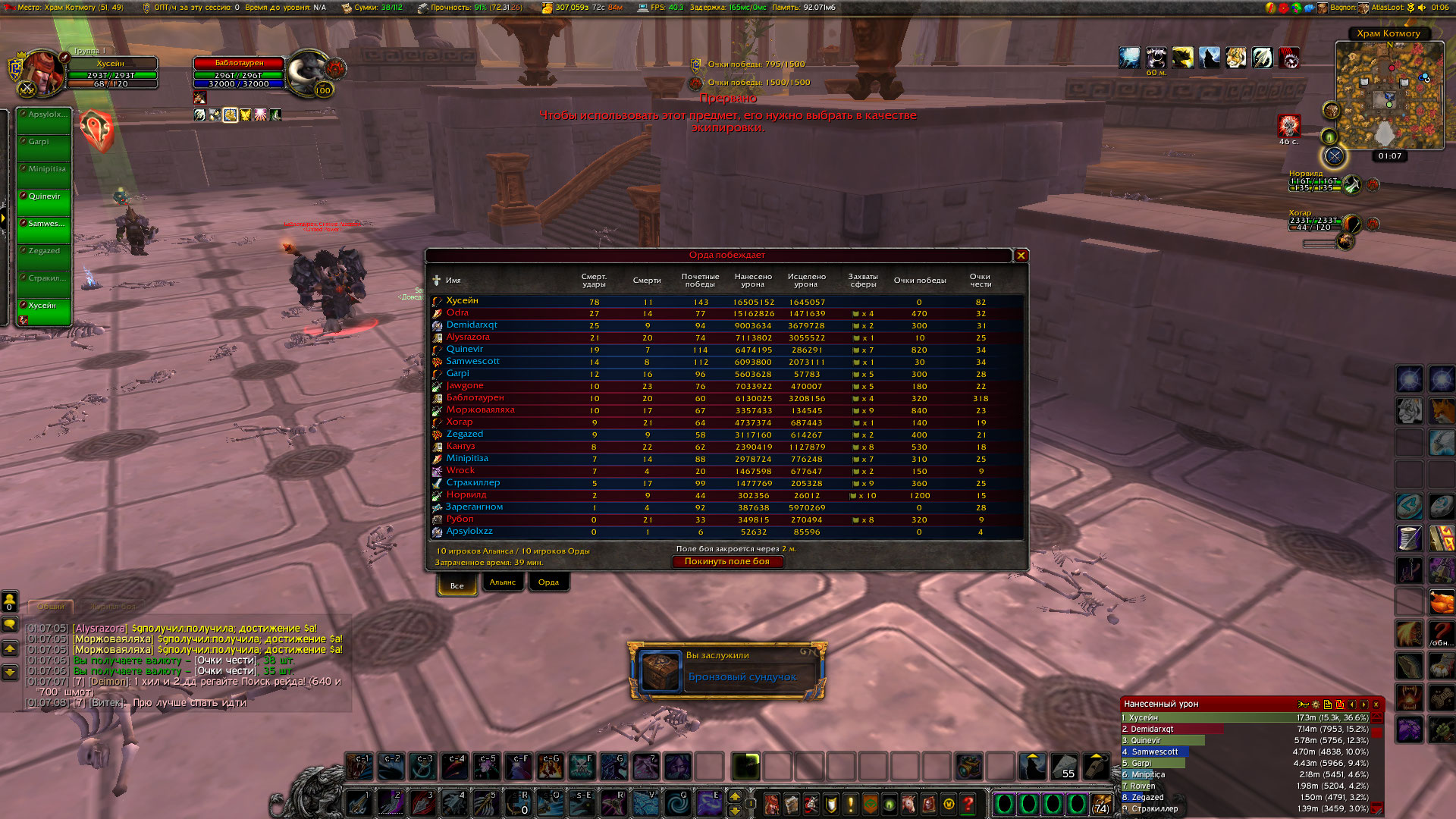Leave the battlefield with Покинуть поле боя
This screenshot has width=1456, height=819.
726,562
